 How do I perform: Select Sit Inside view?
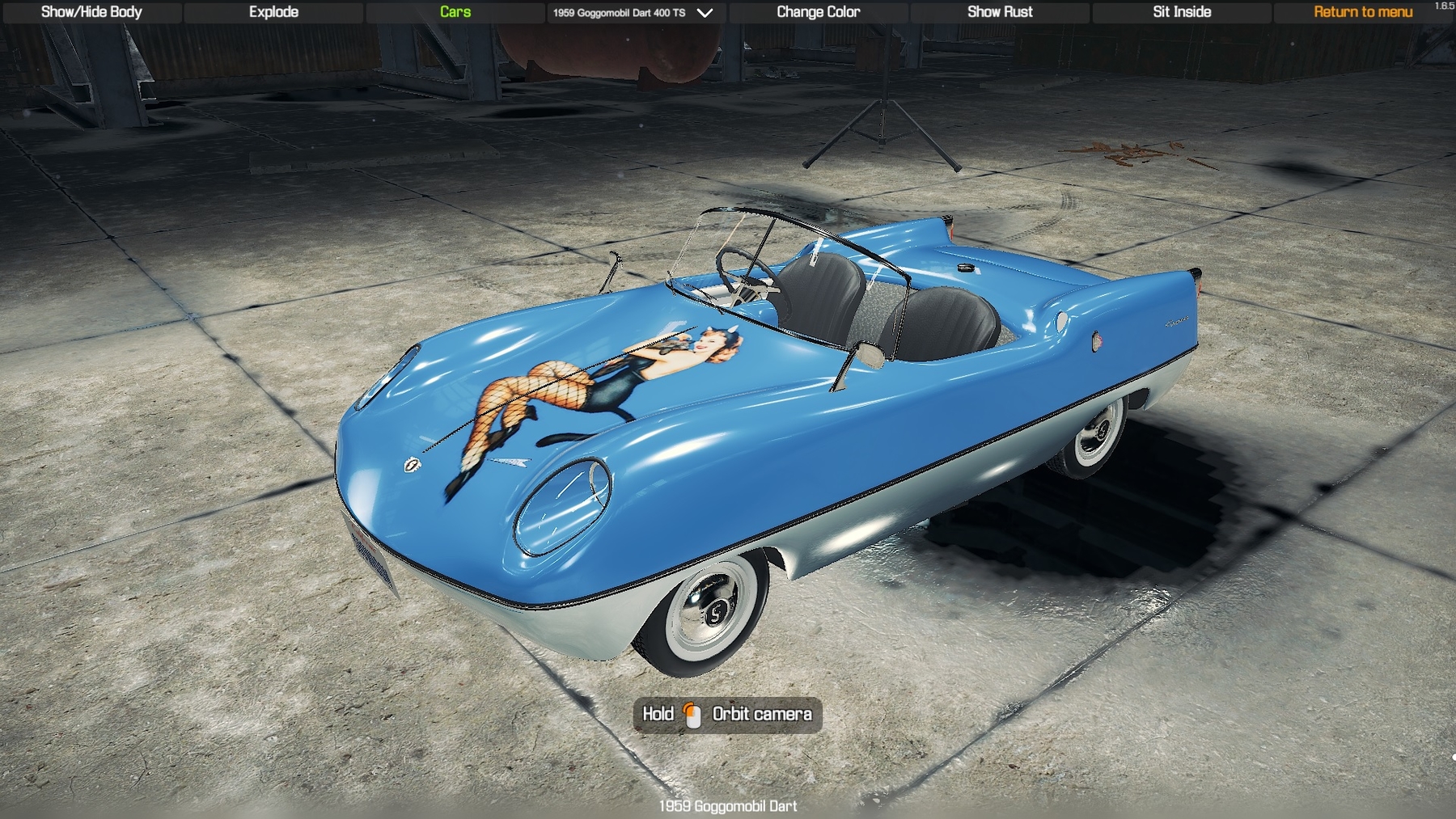1182,12
